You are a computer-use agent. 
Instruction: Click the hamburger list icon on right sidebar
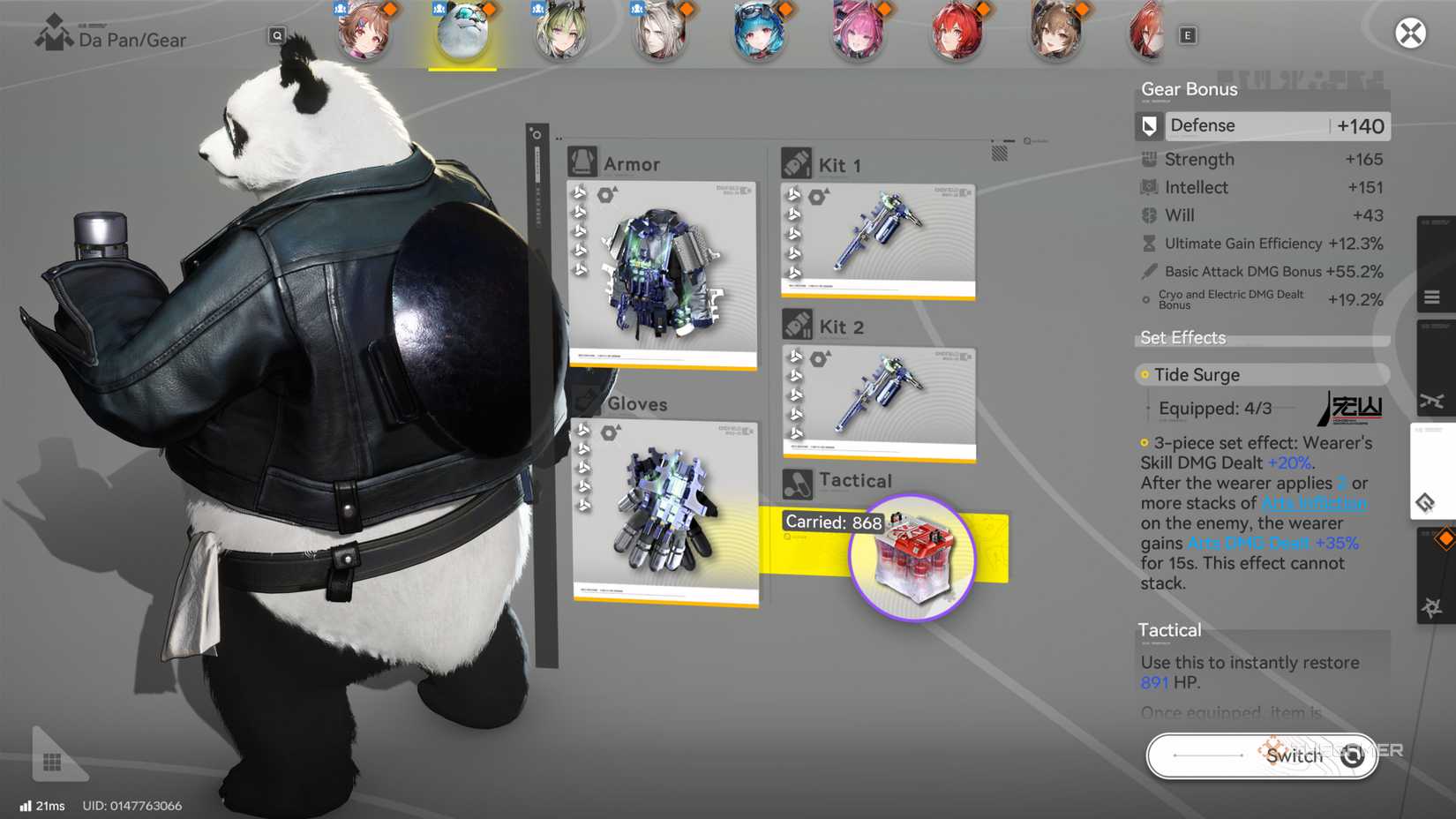tap(1431, 297)
